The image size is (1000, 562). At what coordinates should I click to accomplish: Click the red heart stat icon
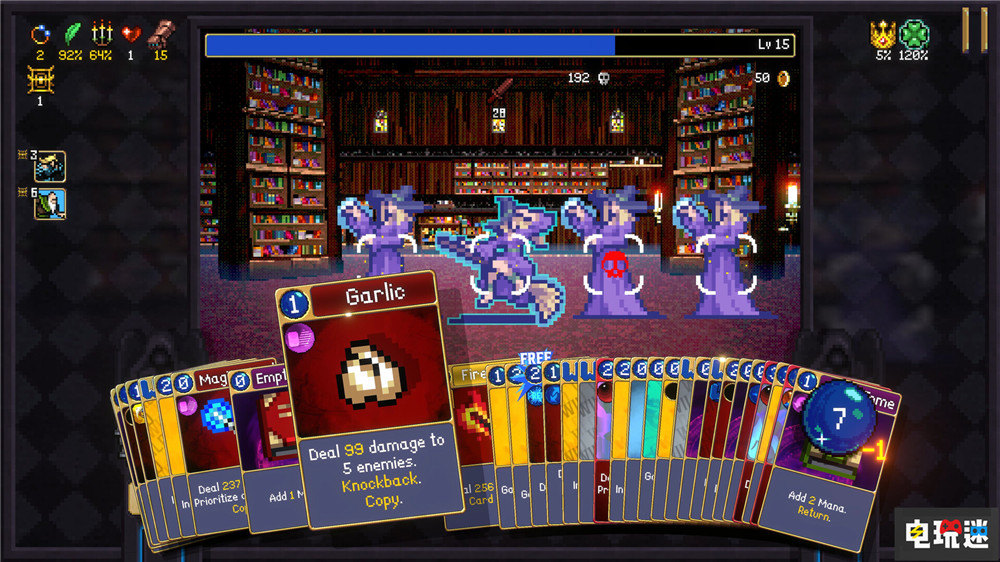[131, 33]
